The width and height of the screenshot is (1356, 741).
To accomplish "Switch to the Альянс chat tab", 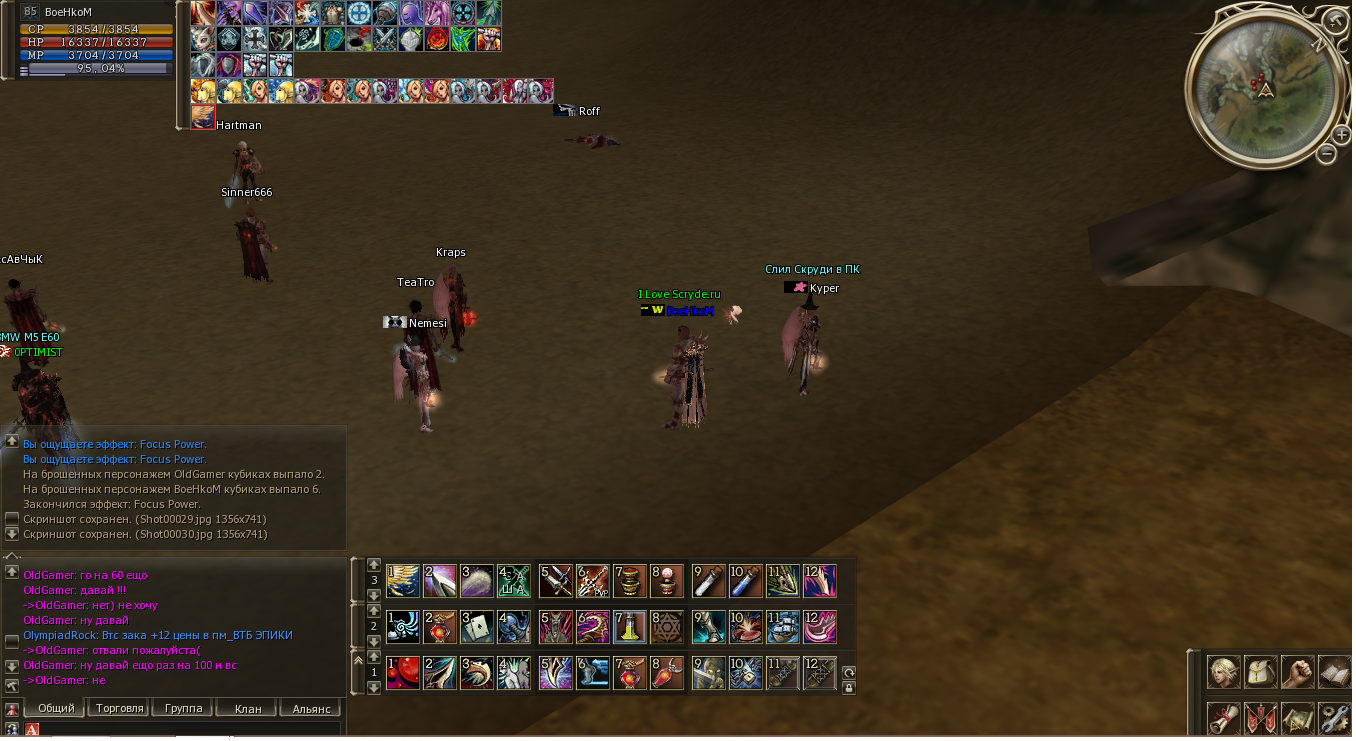I will pyautogui.click(x=310, y=708).
